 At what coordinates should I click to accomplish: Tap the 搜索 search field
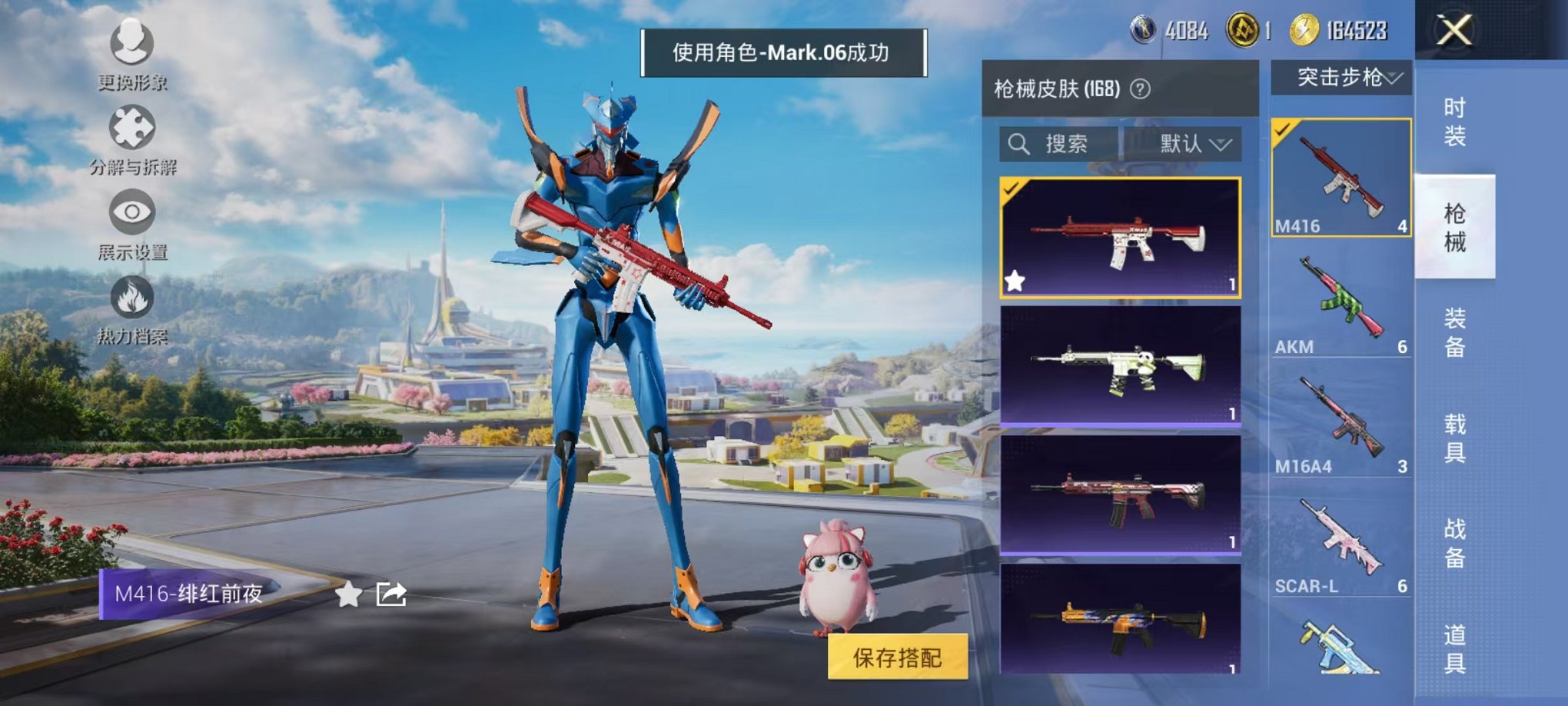[x=1068, y=144]
